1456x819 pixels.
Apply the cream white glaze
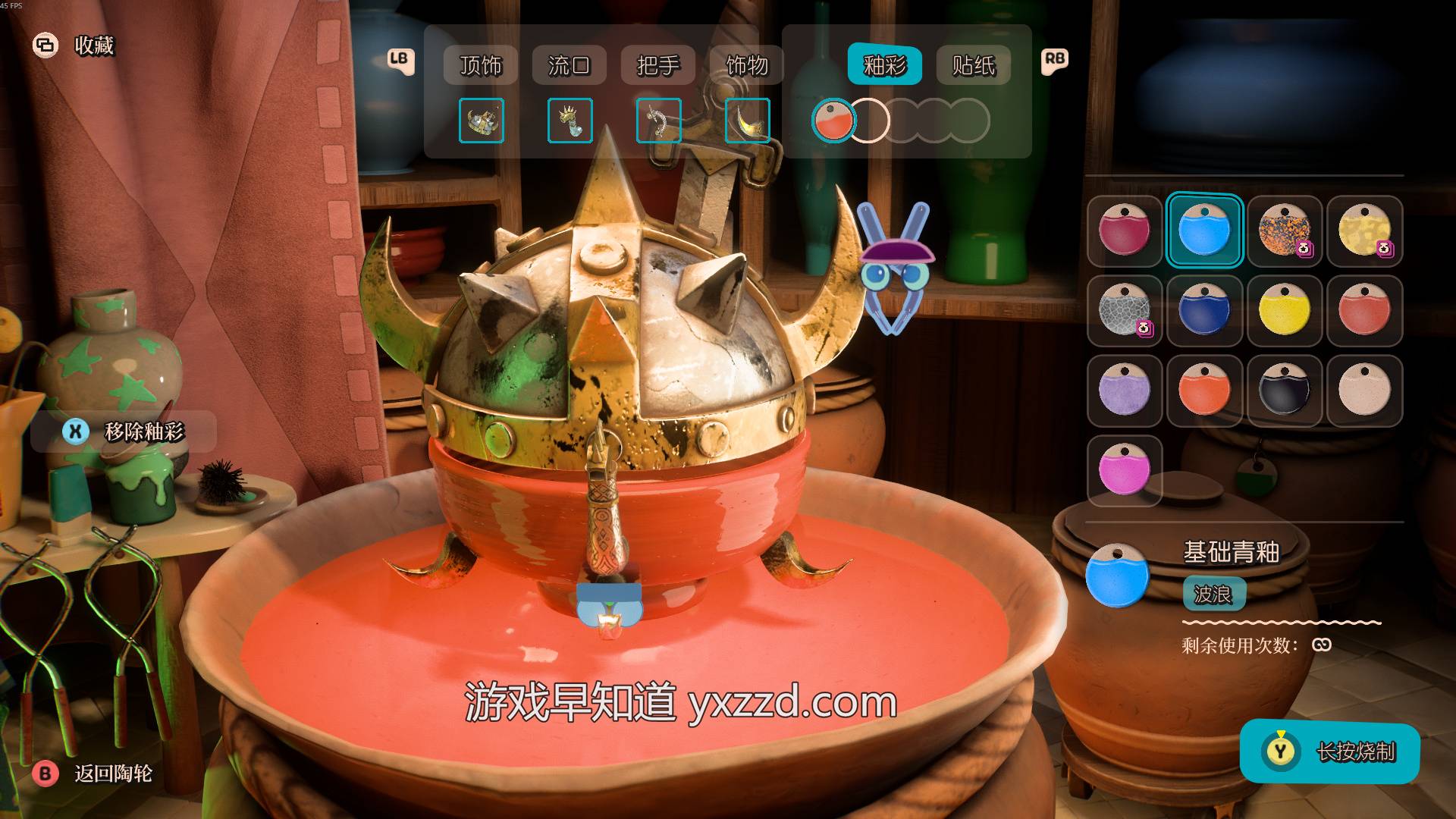[1363, 391]
